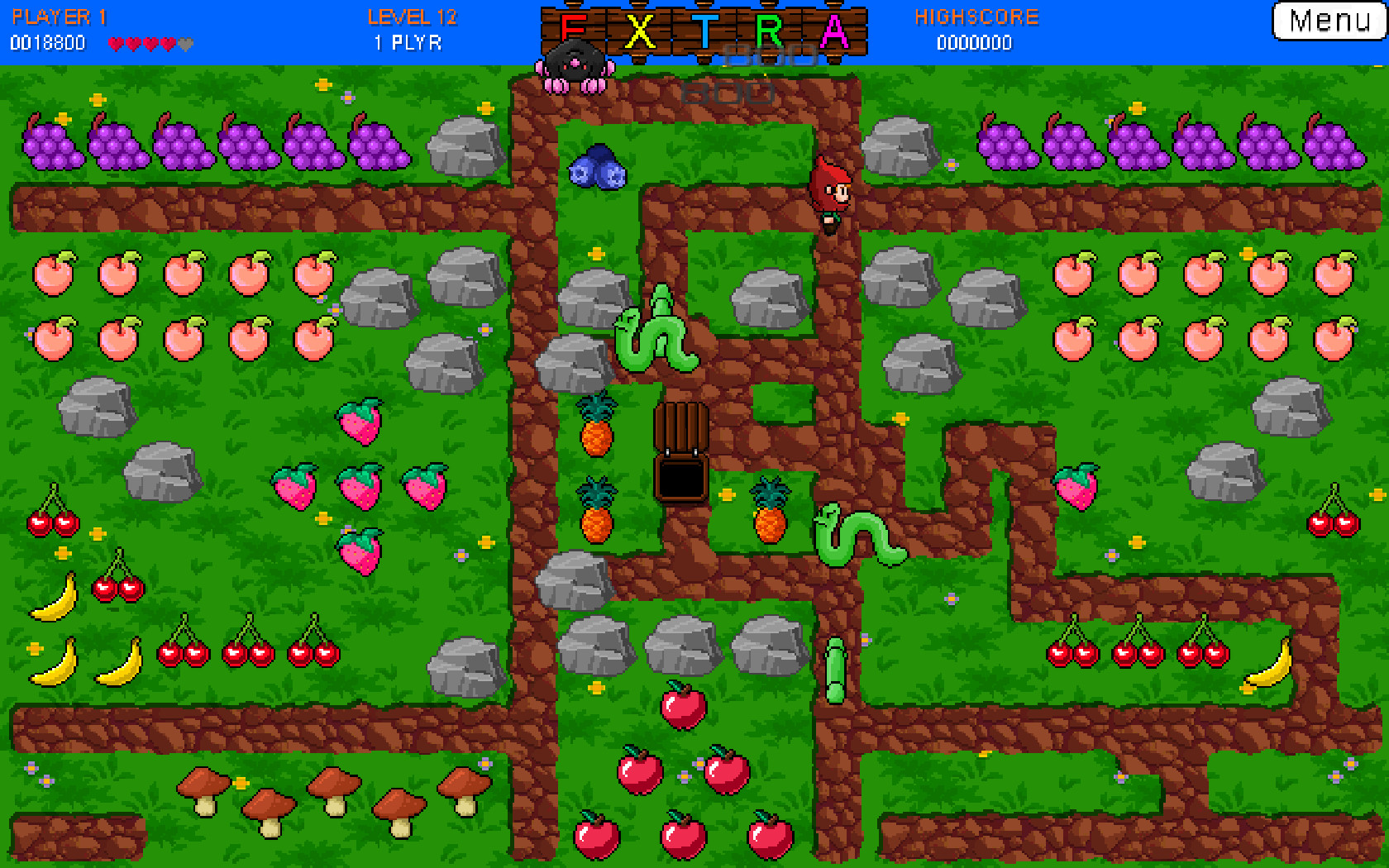Select the HIGHSCORE label at the top
This screenshot has height=868, width=1389.
point(977,15)
